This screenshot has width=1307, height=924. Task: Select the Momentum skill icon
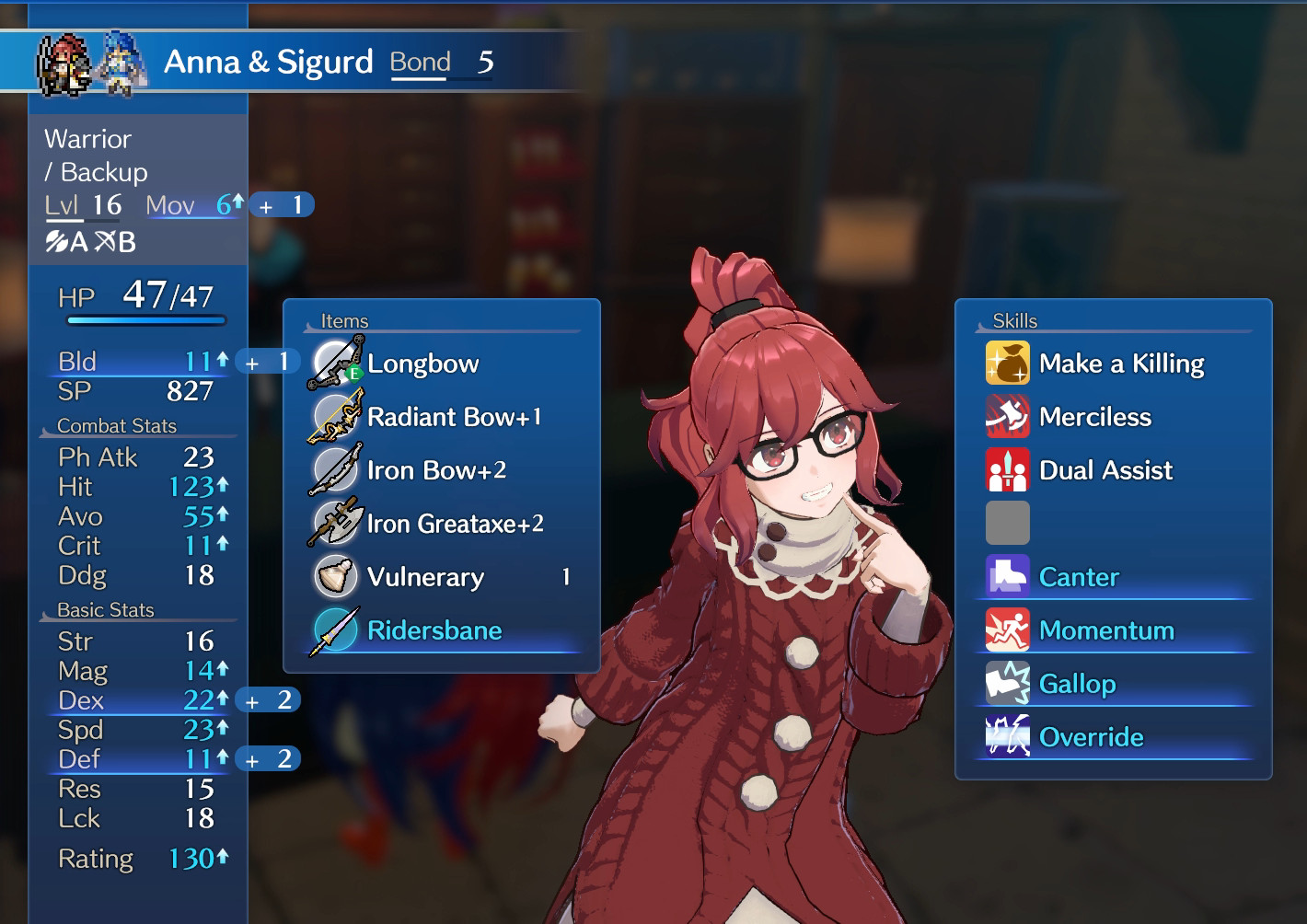coord(1008,629)
